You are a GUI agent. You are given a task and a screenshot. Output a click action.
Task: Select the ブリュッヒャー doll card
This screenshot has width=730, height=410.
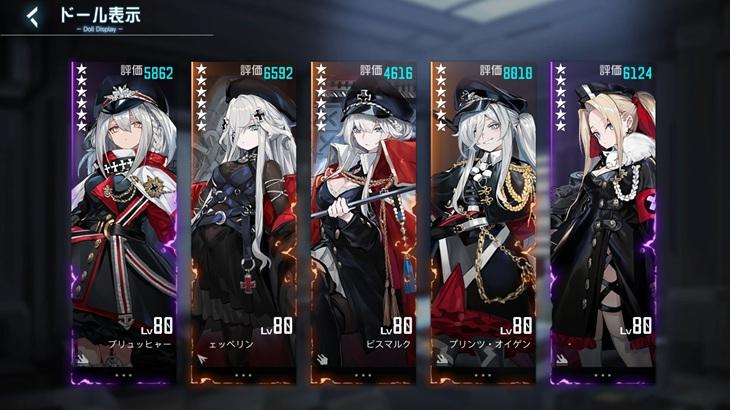[124, 220]
